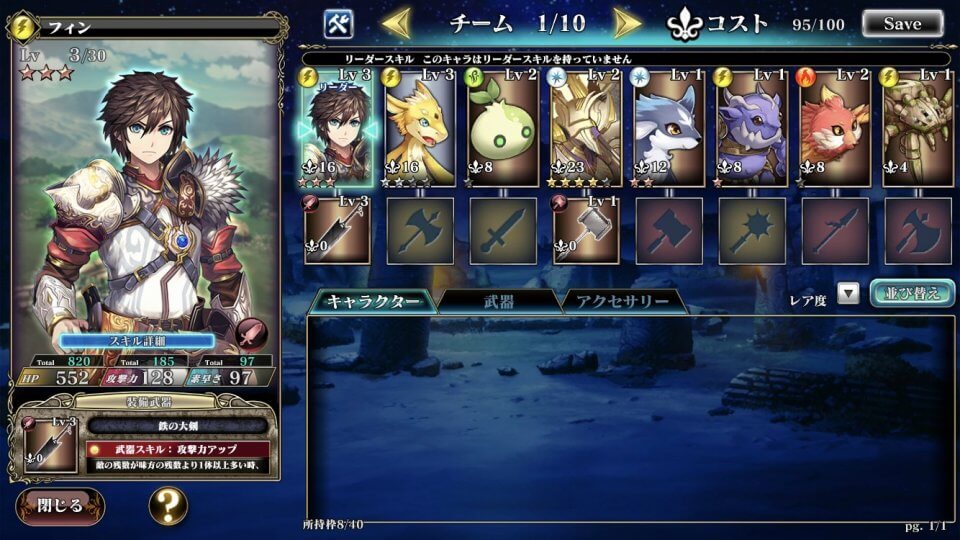Click the 並び替え sort button
This screenshot has height=540, width=960.
[911, 293]
